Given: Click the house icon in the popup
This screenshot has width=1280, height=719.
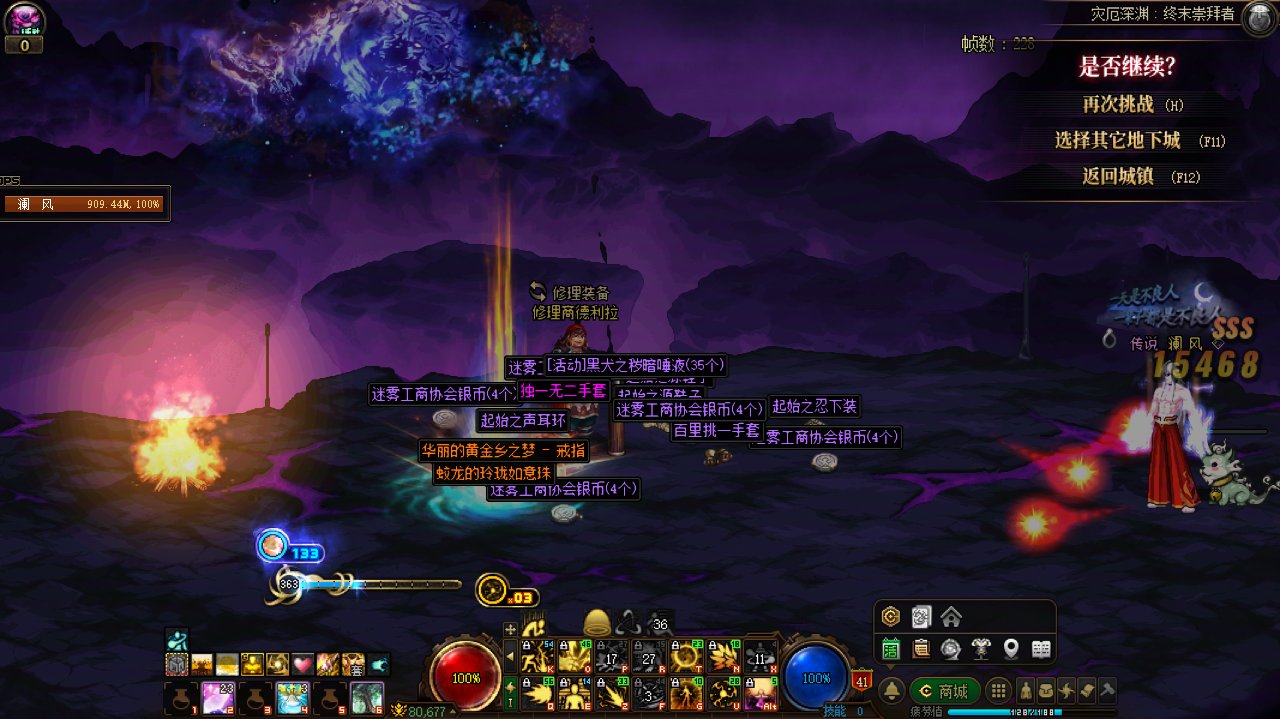Looking at the screenshot, I should click(951, 617).
